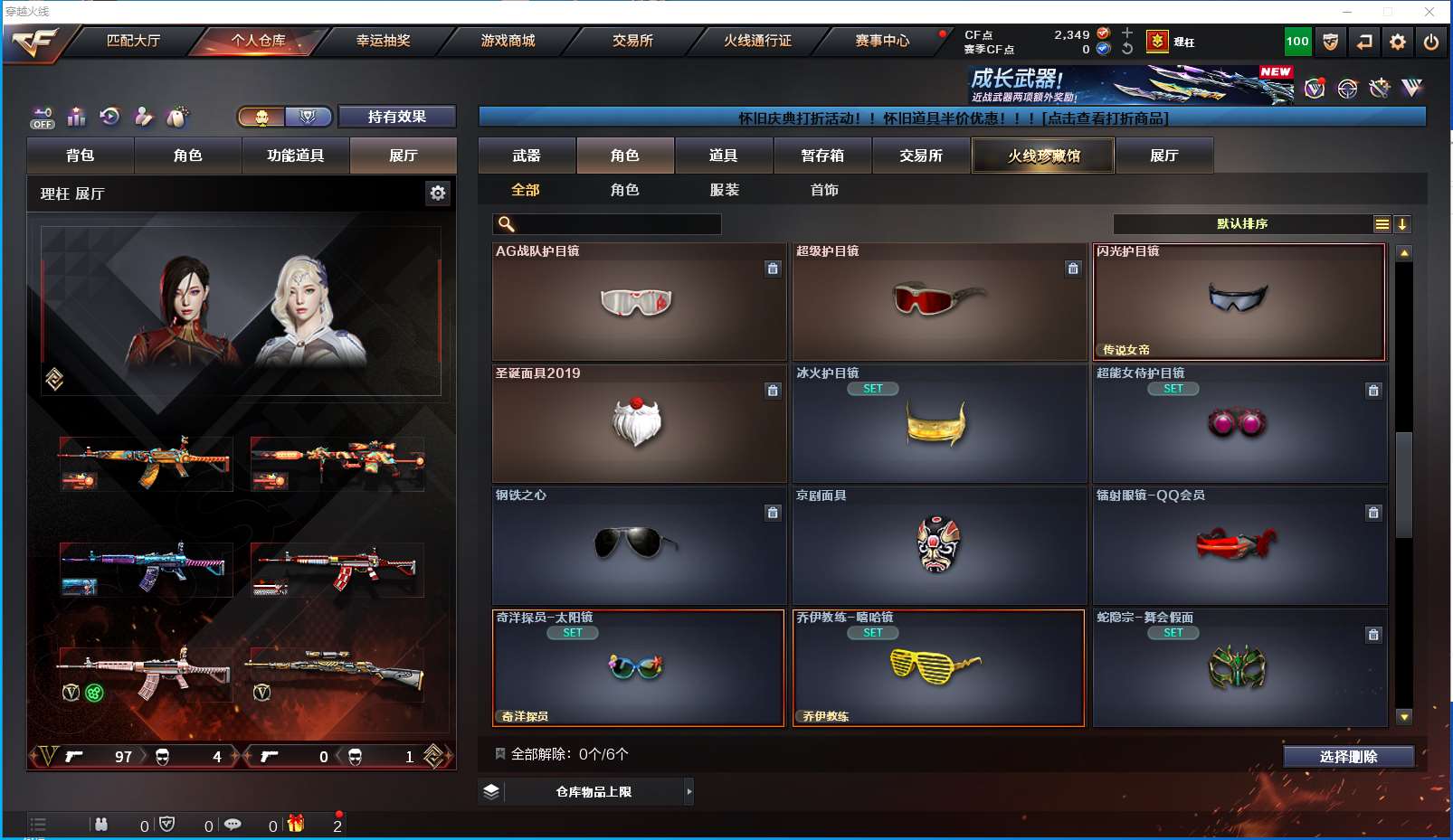Open 火线通行证 battle pass
Screen dimensions: 1453x840
point(757,41)
